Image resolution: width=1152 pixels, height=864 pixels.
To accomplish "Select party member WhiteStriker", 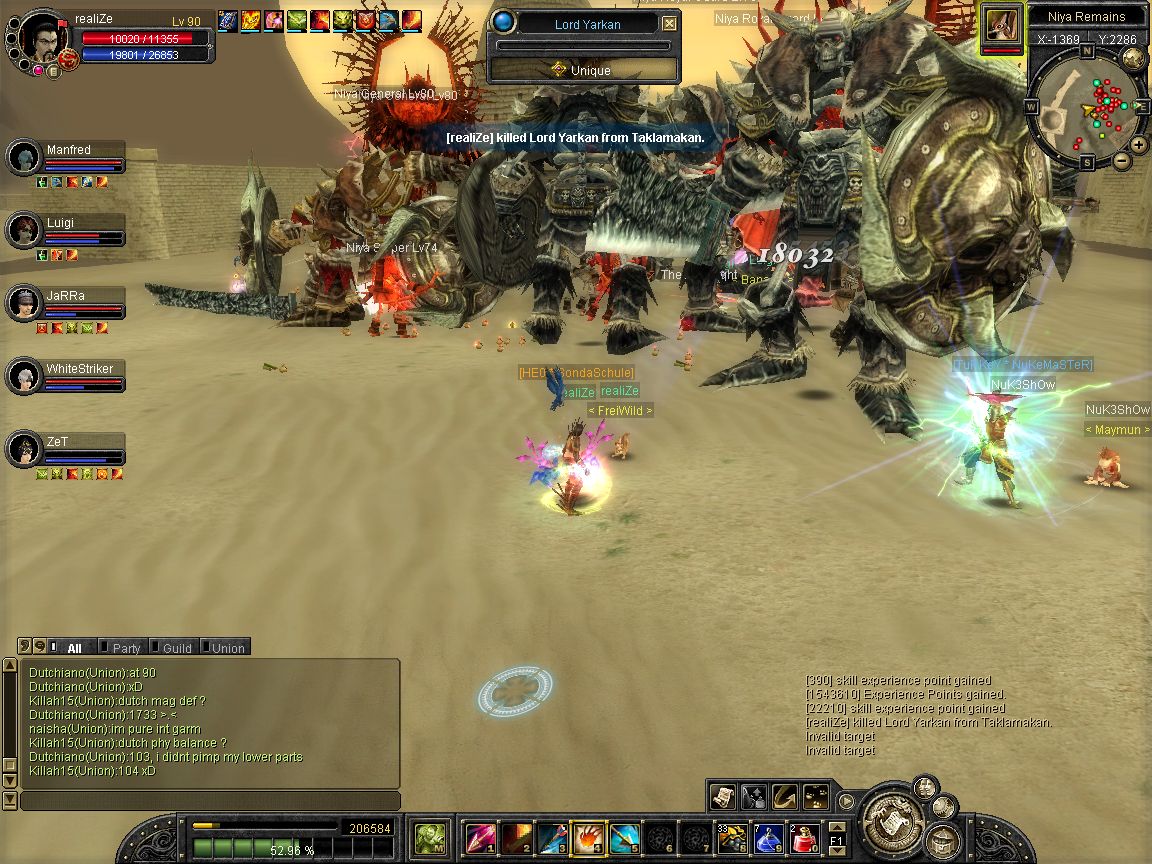I will coord(79,370).
